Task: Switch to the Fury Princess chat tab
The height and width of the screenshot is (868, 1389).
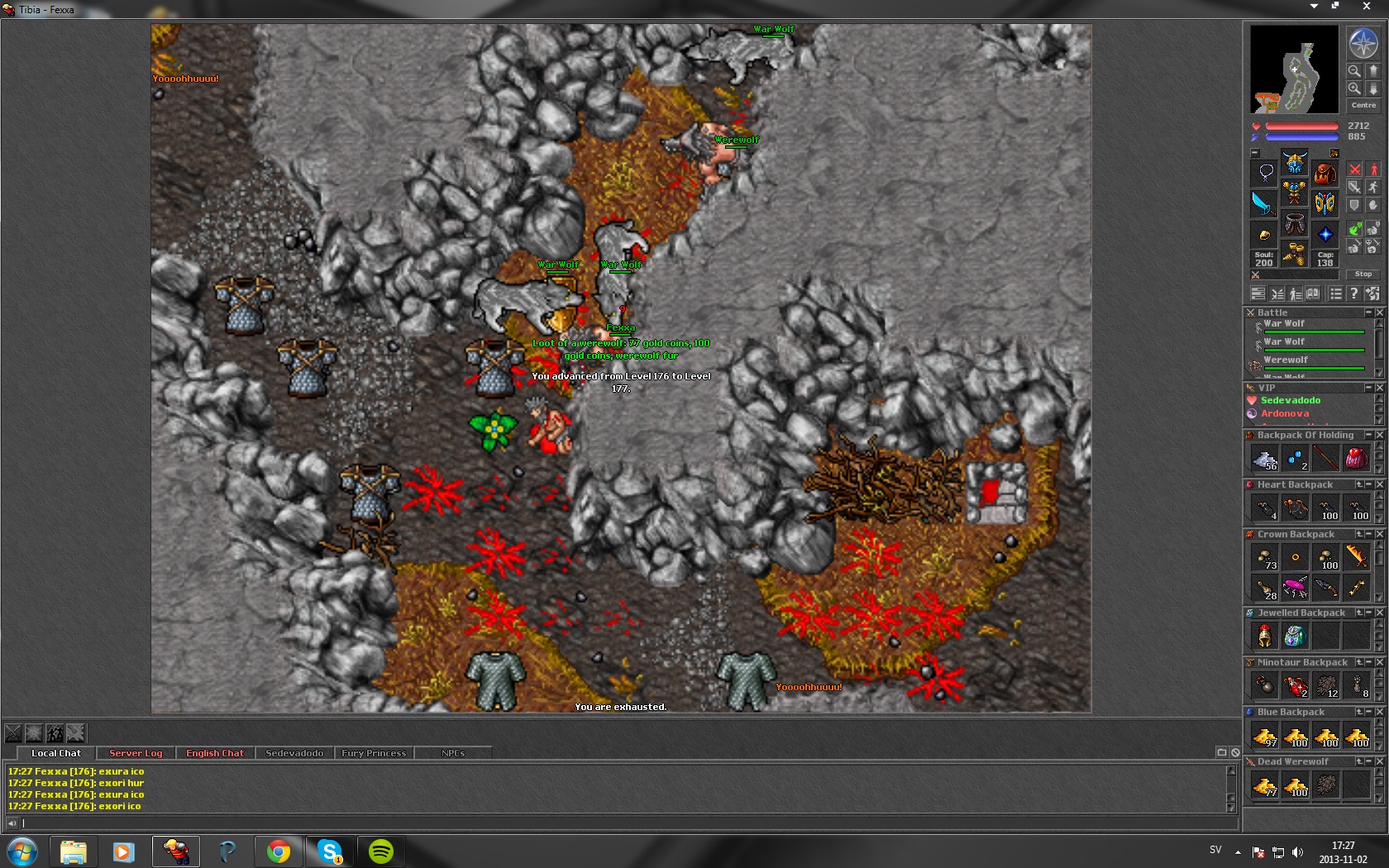Action: (x=374, y=753)
